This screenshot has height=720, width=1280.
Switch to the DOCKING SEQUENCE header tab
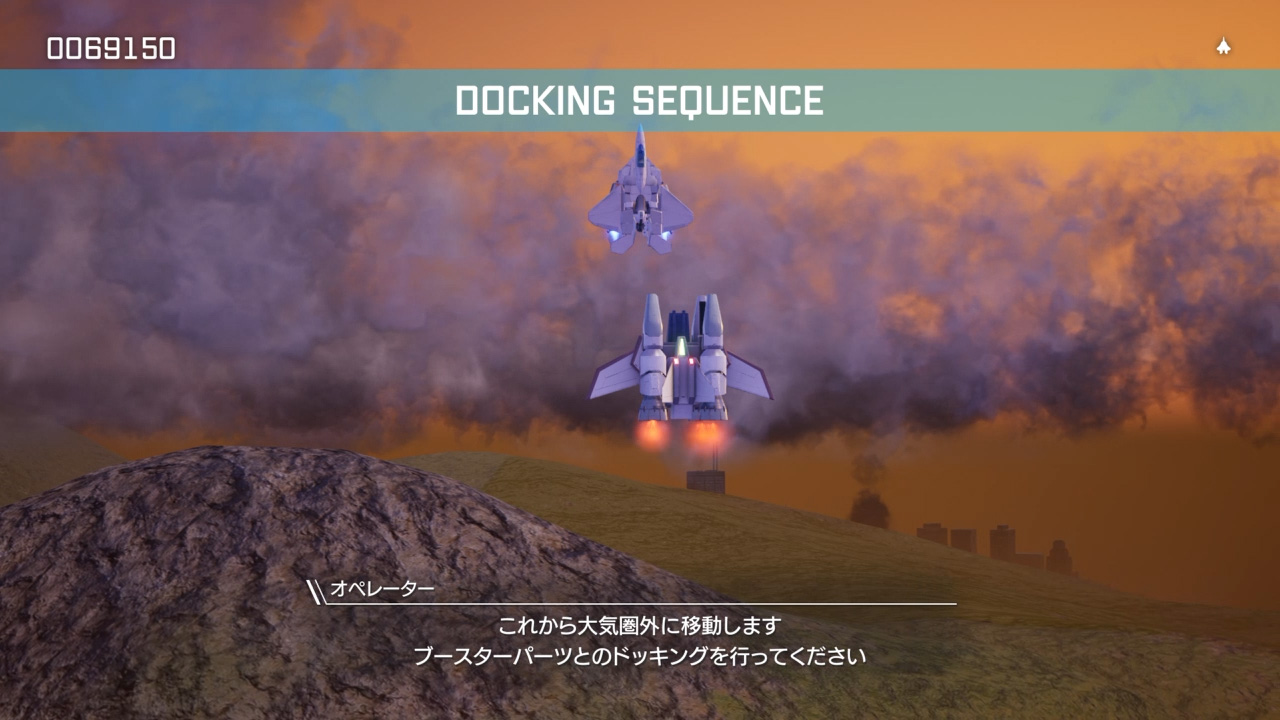tap(640, 100)
